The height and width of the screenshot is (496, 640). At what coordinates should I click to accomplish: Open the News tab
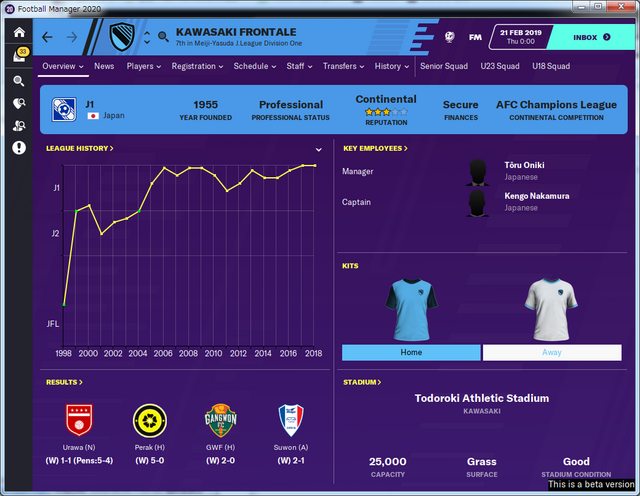104,66
